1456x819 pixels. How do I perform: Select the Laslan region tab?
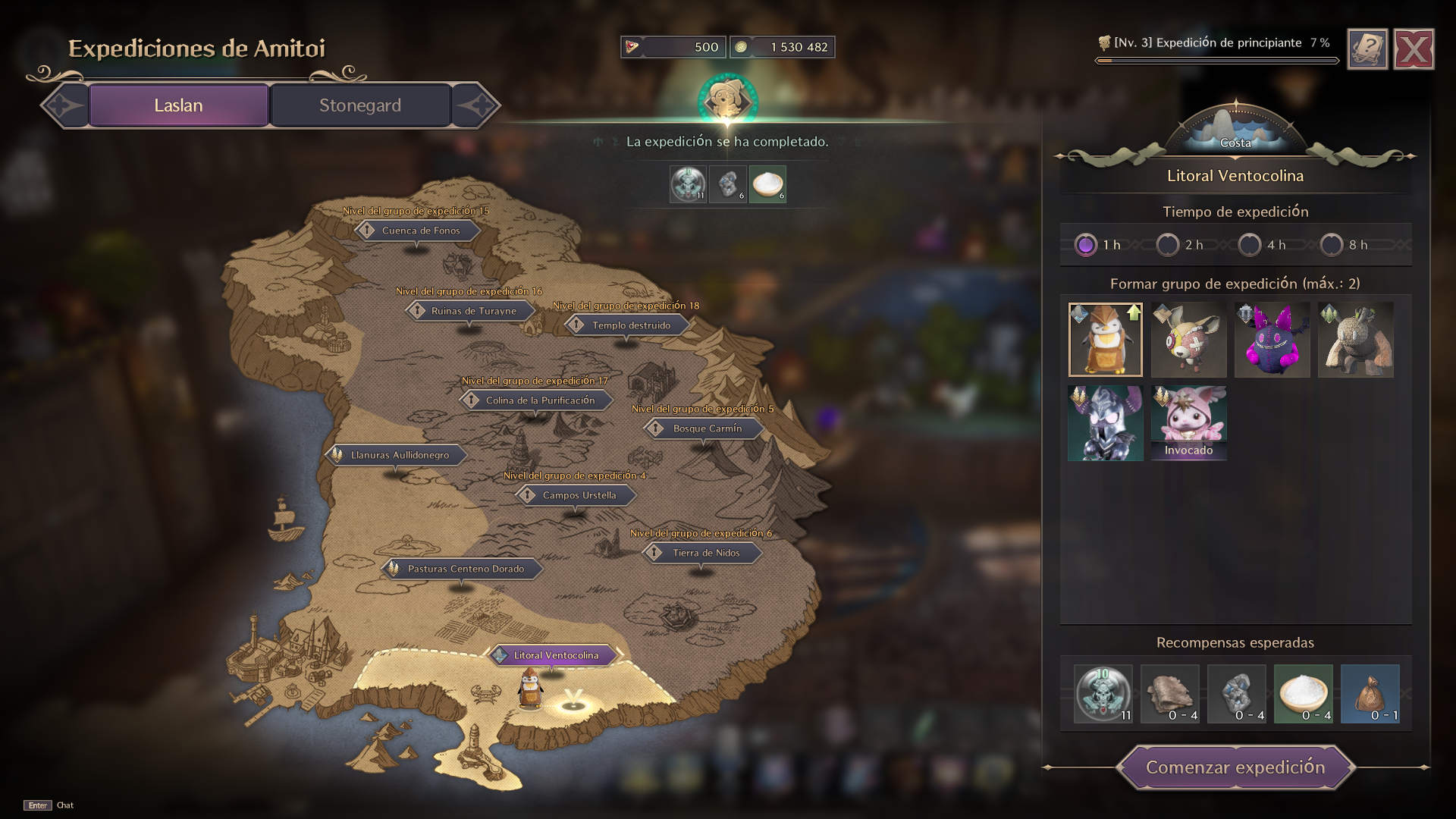pyautogui.click(x=178, y=105)
